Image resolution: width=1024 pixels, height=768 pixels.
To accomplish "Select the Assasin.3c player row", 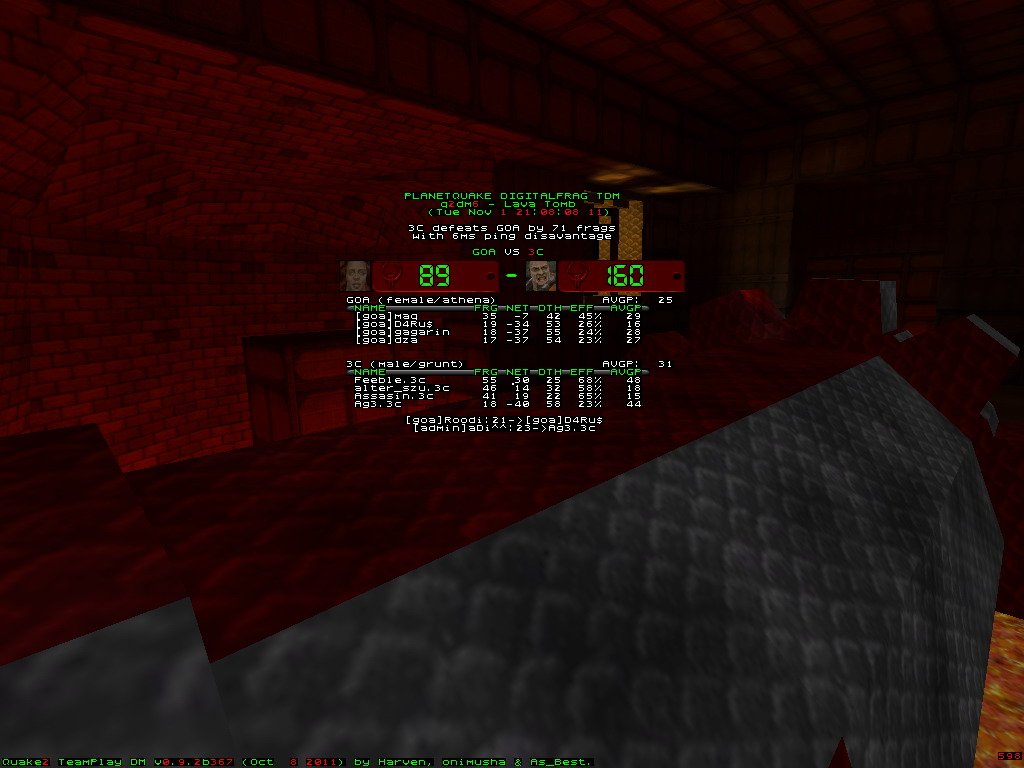I will [x=498, y=396].
